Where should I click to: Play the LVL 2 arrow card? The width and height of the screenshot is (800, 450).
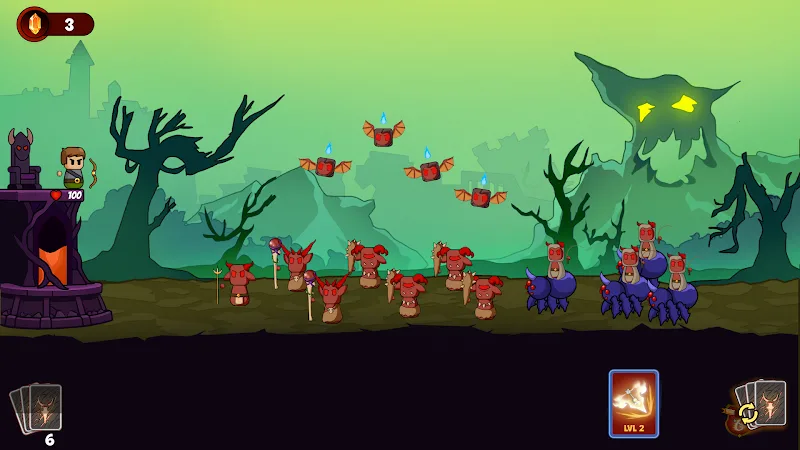click(634, 403)
